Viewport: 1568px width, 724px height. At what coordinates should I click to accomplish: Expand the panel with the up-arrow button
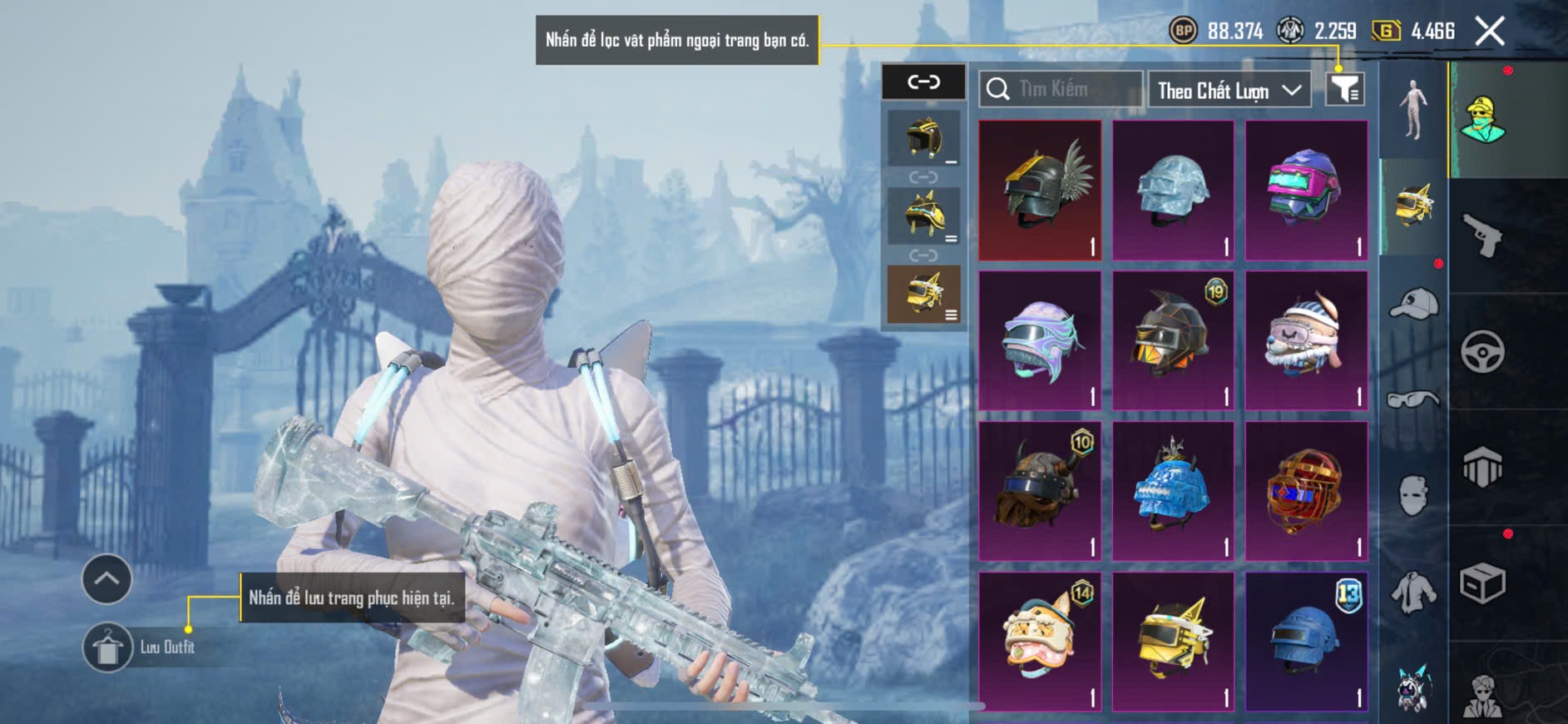point(106,578)
